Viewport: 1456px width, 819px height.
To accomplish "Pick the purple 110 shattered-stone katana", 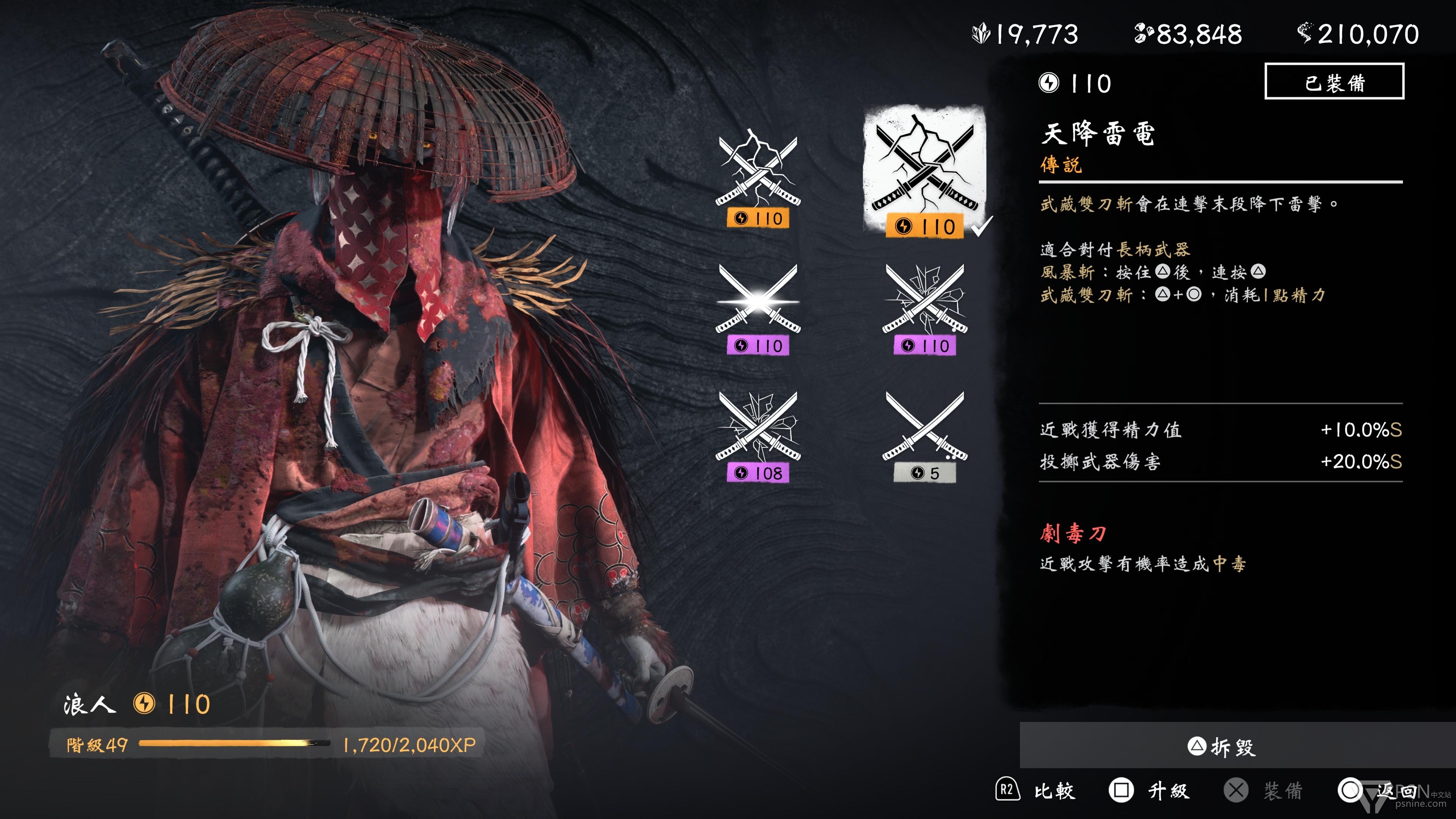I will tap(925, 308).
